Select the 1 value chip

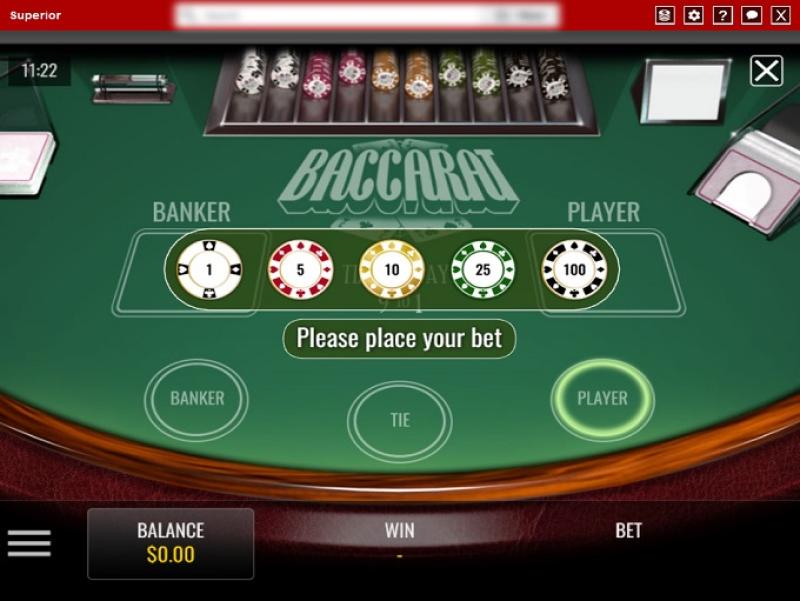coord(209,270)
